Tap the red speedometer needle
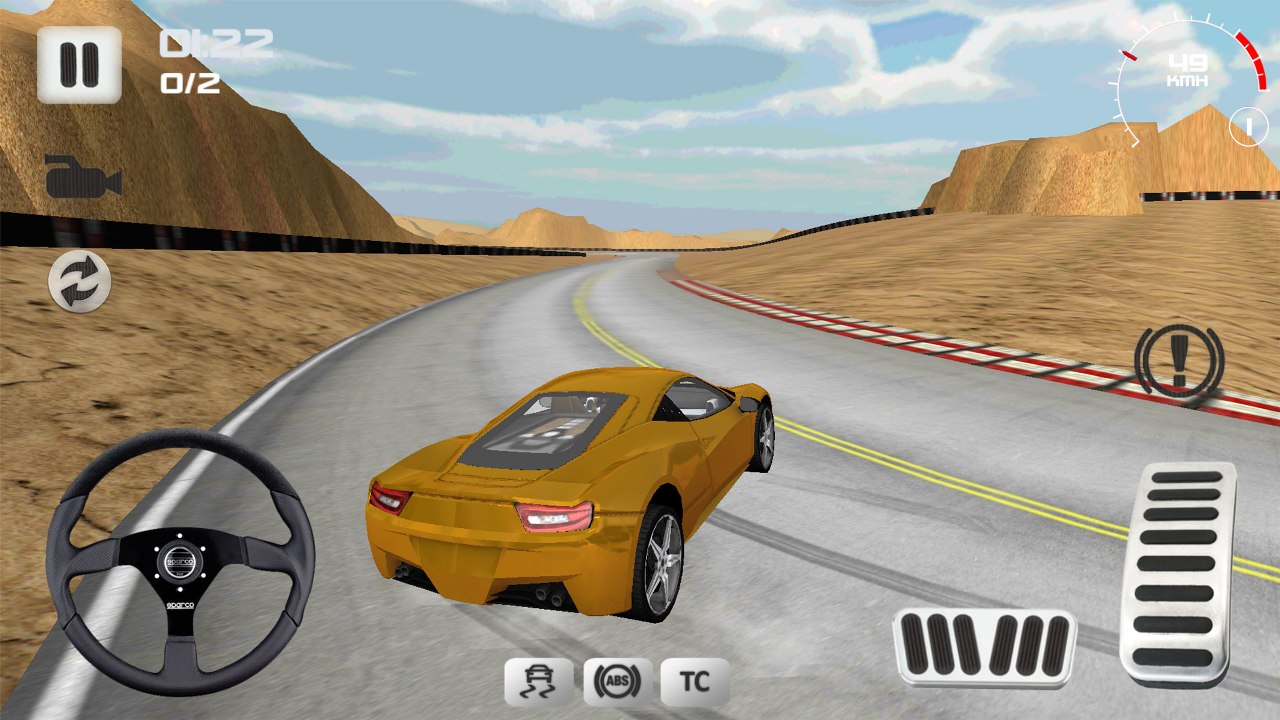1280x720 pixels. (x=1130, y=55)
